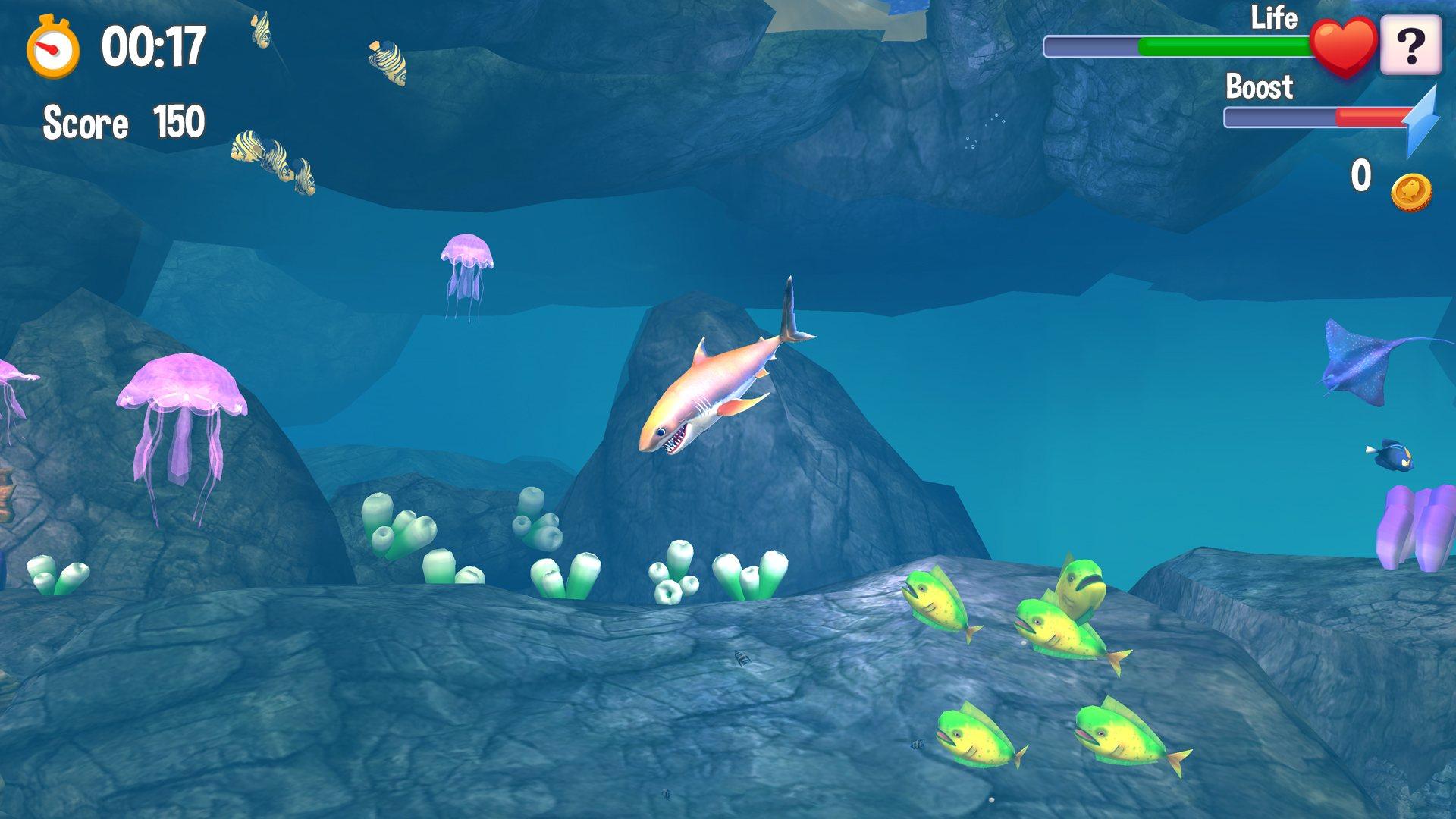Select the Boost label above the boost bar
1456x819 pixels.
point(1260,88)
